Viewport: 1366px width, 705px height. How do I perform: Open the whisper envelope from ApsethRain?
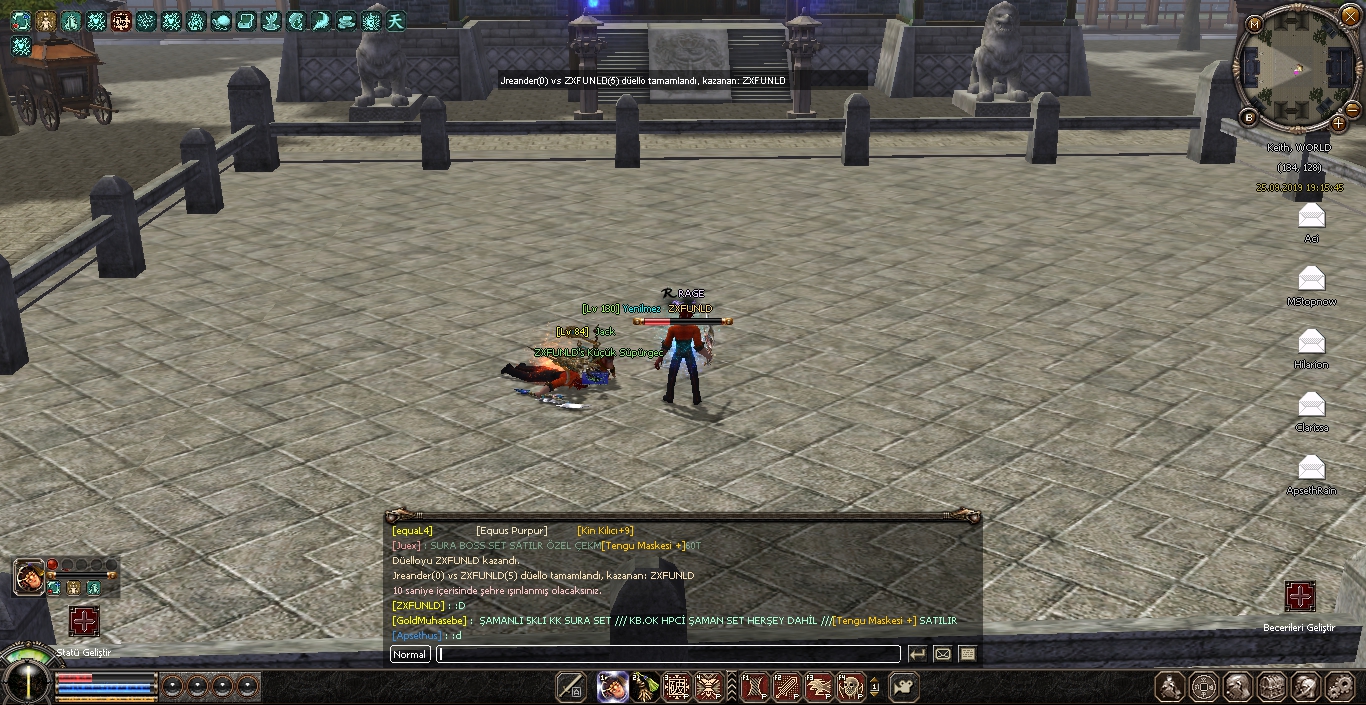(1311, 468)
